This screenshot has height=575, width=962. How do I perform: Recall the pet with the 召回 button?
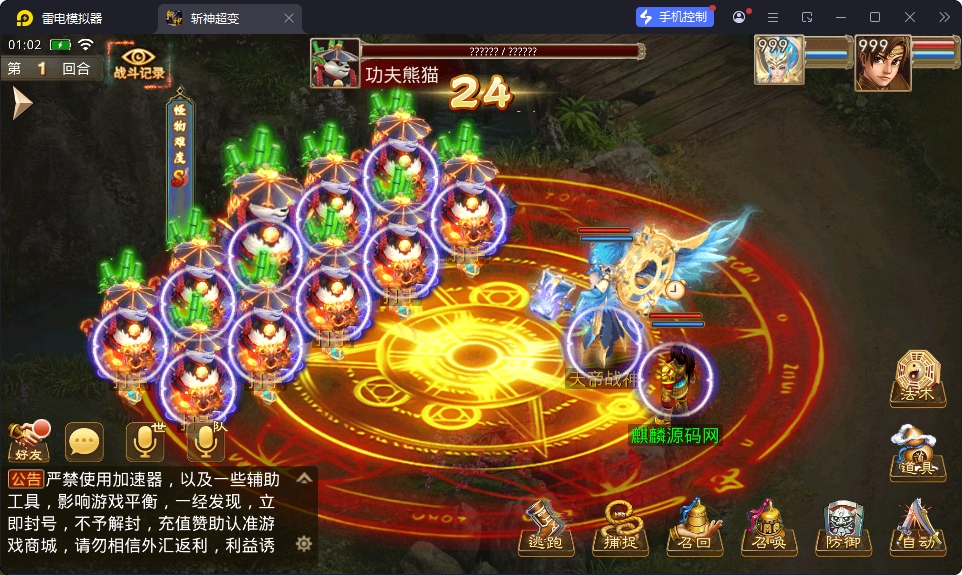[x=693, y=527]
